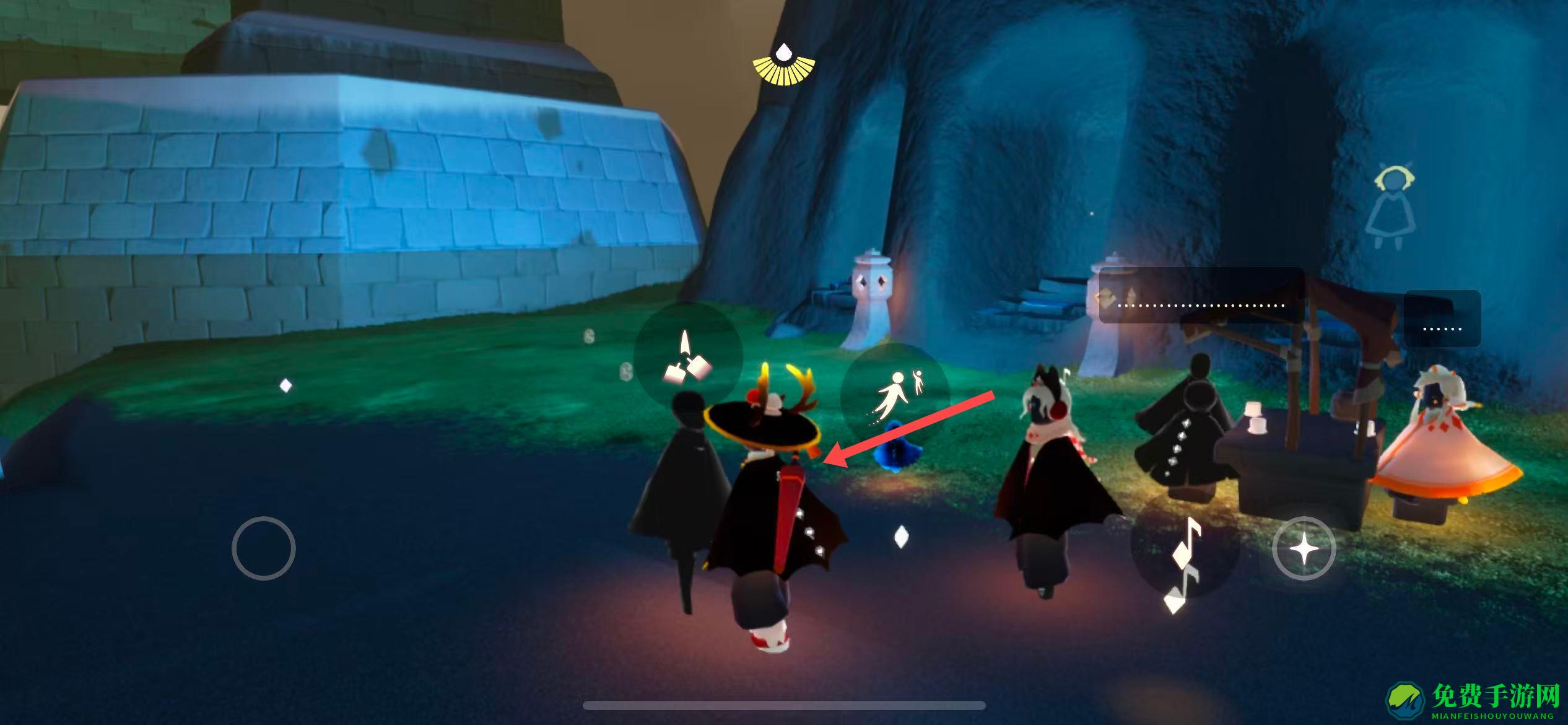Tap the virtual joystick ring
This screenshot has height=725, width=1568.
264,548
